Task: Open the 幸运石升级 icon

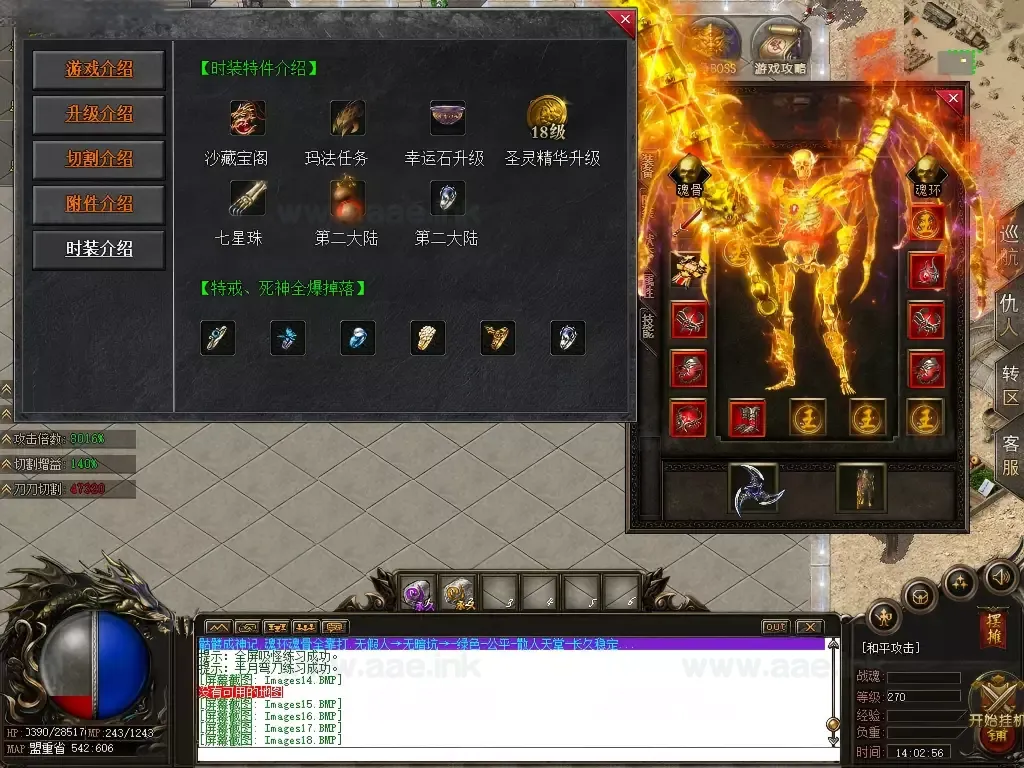Action: 446,117
